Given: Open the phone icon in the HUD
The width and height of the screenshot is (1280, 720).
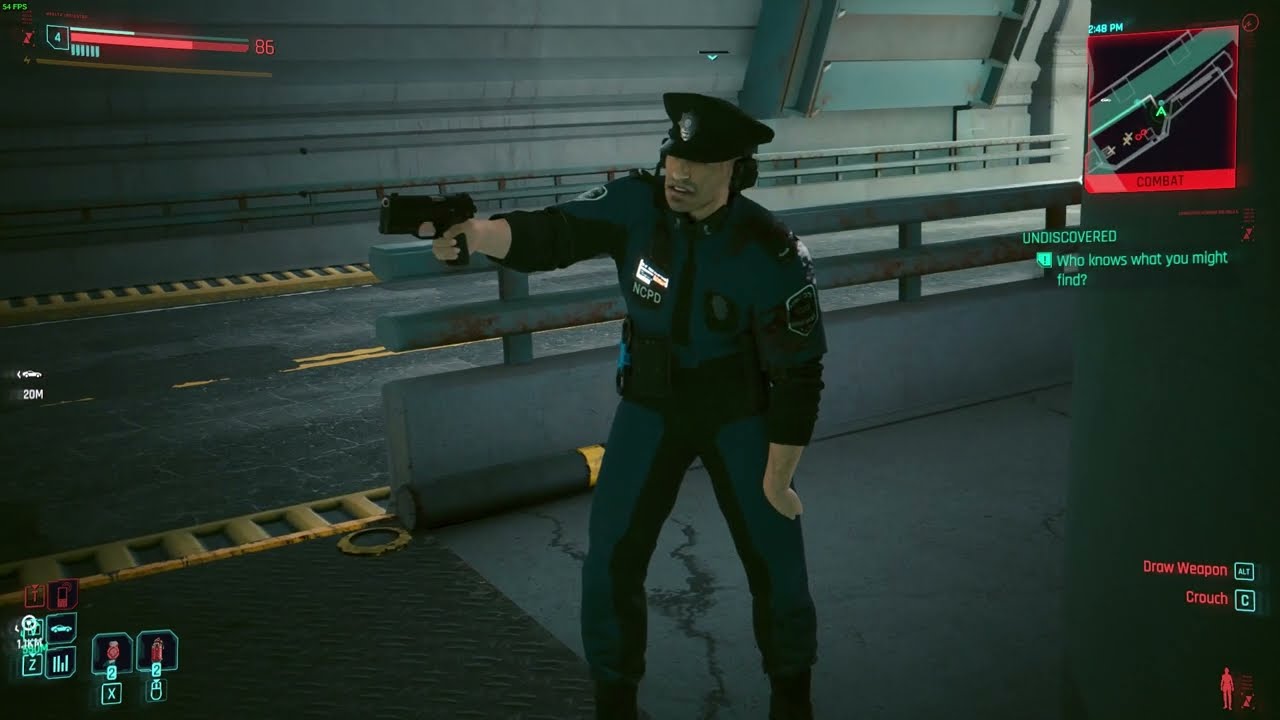Looking at the screenshot, I should pos(62,596).
